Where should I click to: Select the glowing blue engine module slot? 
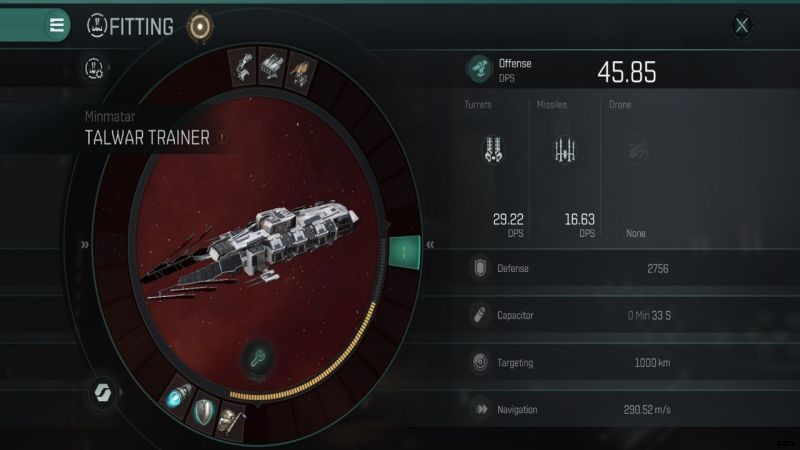(179, 398)
